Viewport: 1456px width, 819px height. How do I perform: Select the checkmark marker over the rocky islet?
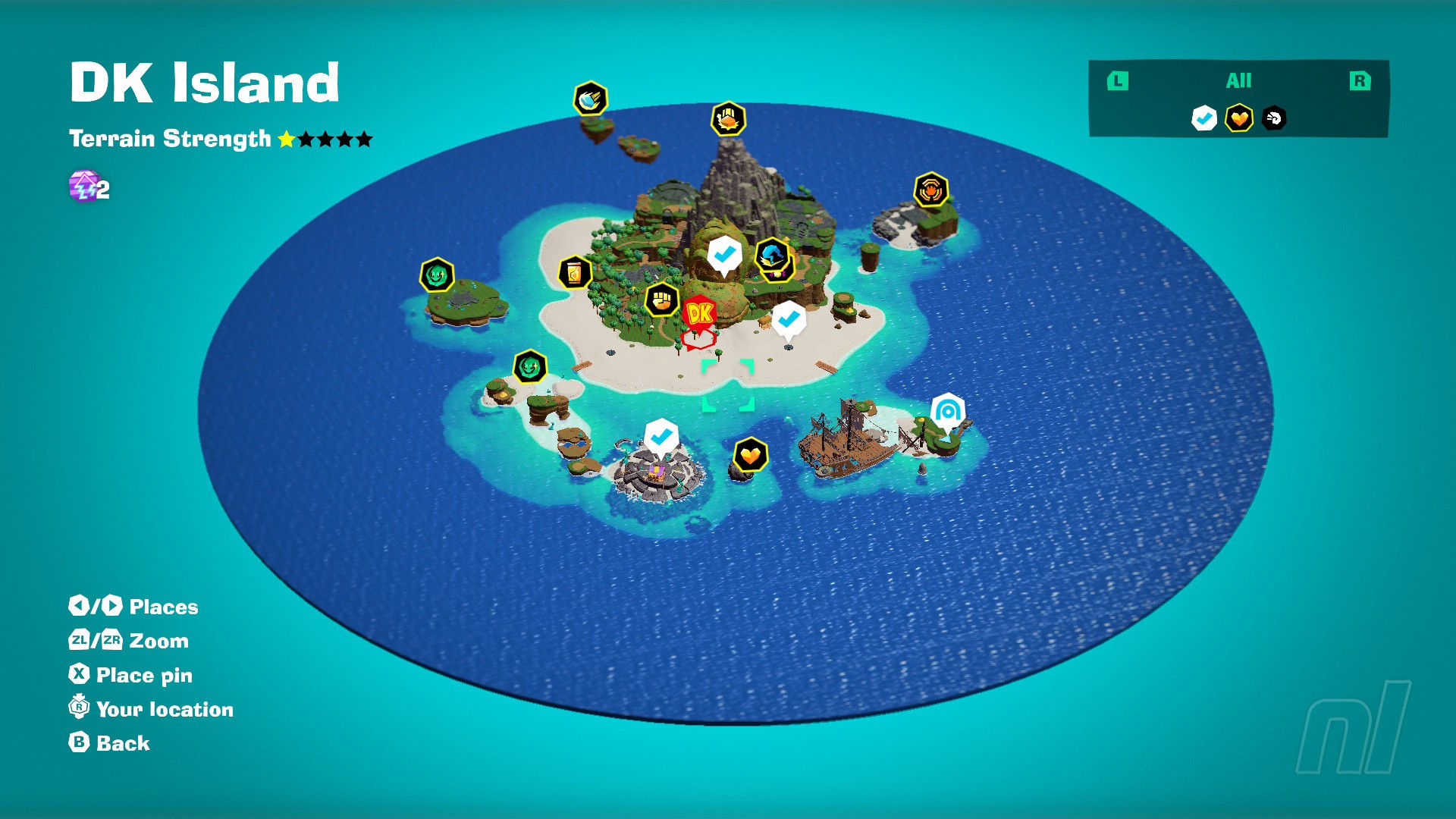(661, 436)
